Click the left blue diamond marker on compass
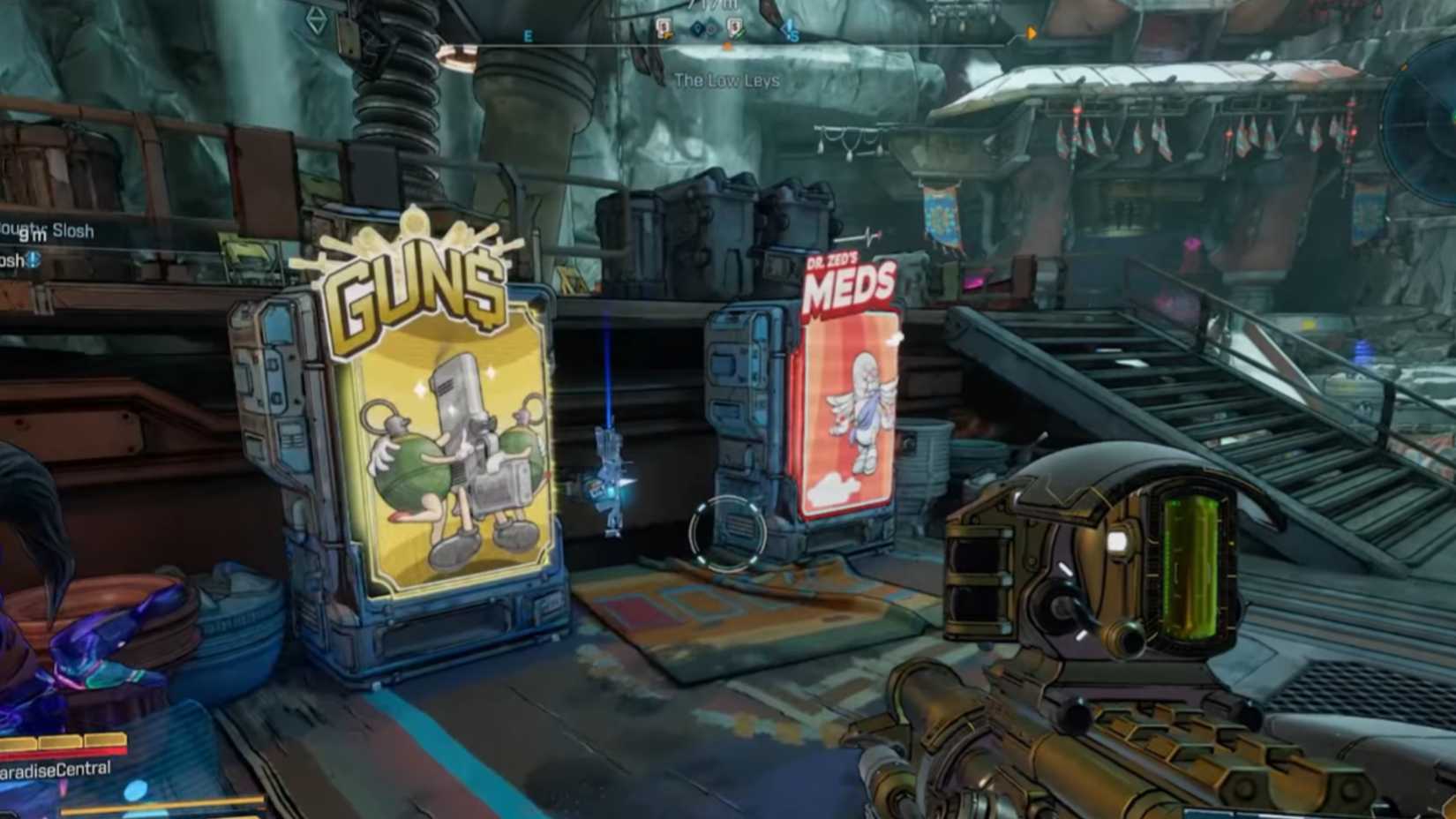This screenshot has height=819, width=1456. coord(696,28)
